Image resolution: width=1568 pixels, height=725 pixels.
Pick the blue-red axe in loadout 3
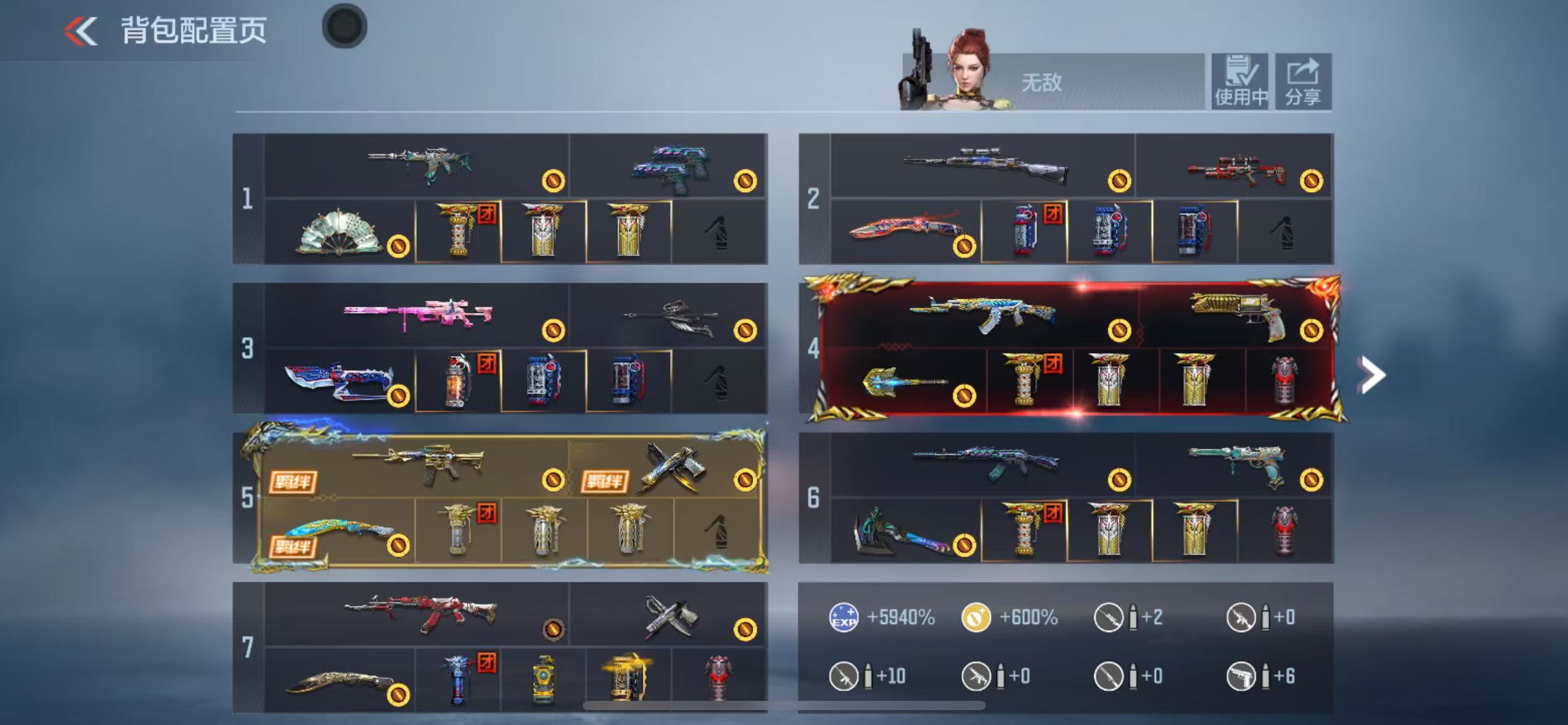pyautogui.click(x=339, y=379)
